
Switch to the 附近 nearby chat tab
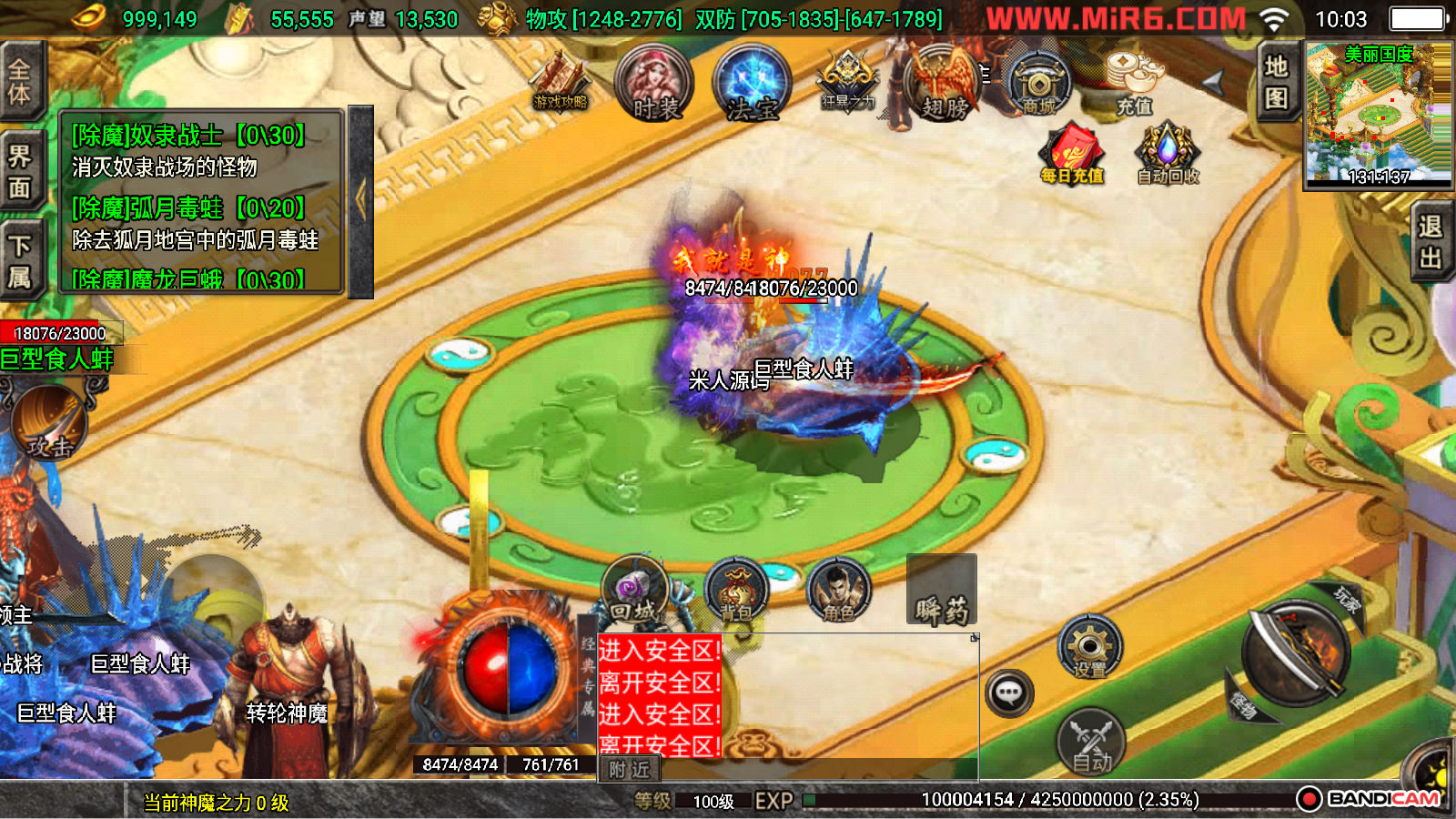tap(629, 770)
